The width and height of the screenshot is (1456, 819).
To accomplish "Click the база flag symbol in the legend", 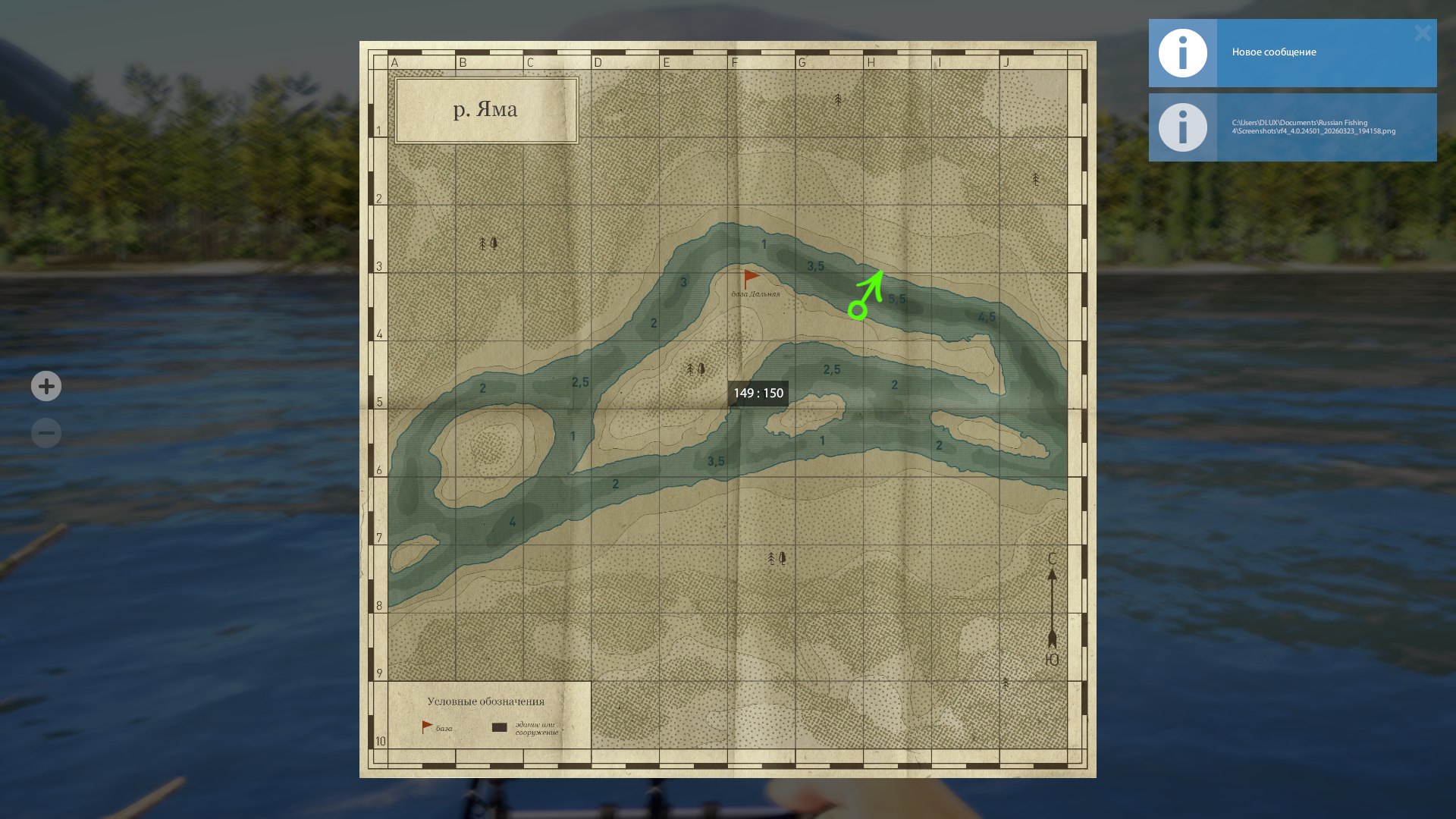I will (x=425, y=726).
